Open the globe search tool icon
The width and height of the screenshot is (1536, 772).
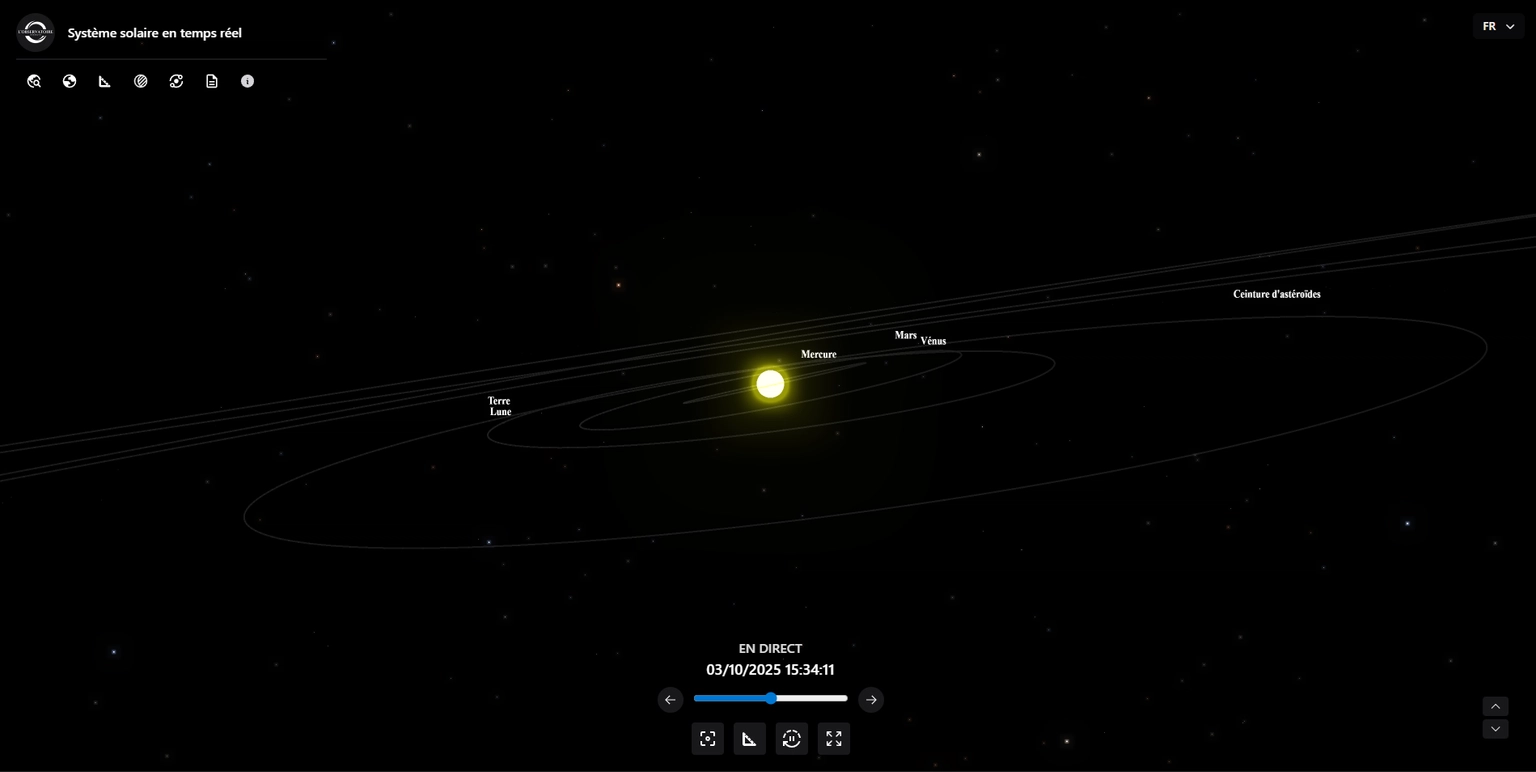coord(34,81)
